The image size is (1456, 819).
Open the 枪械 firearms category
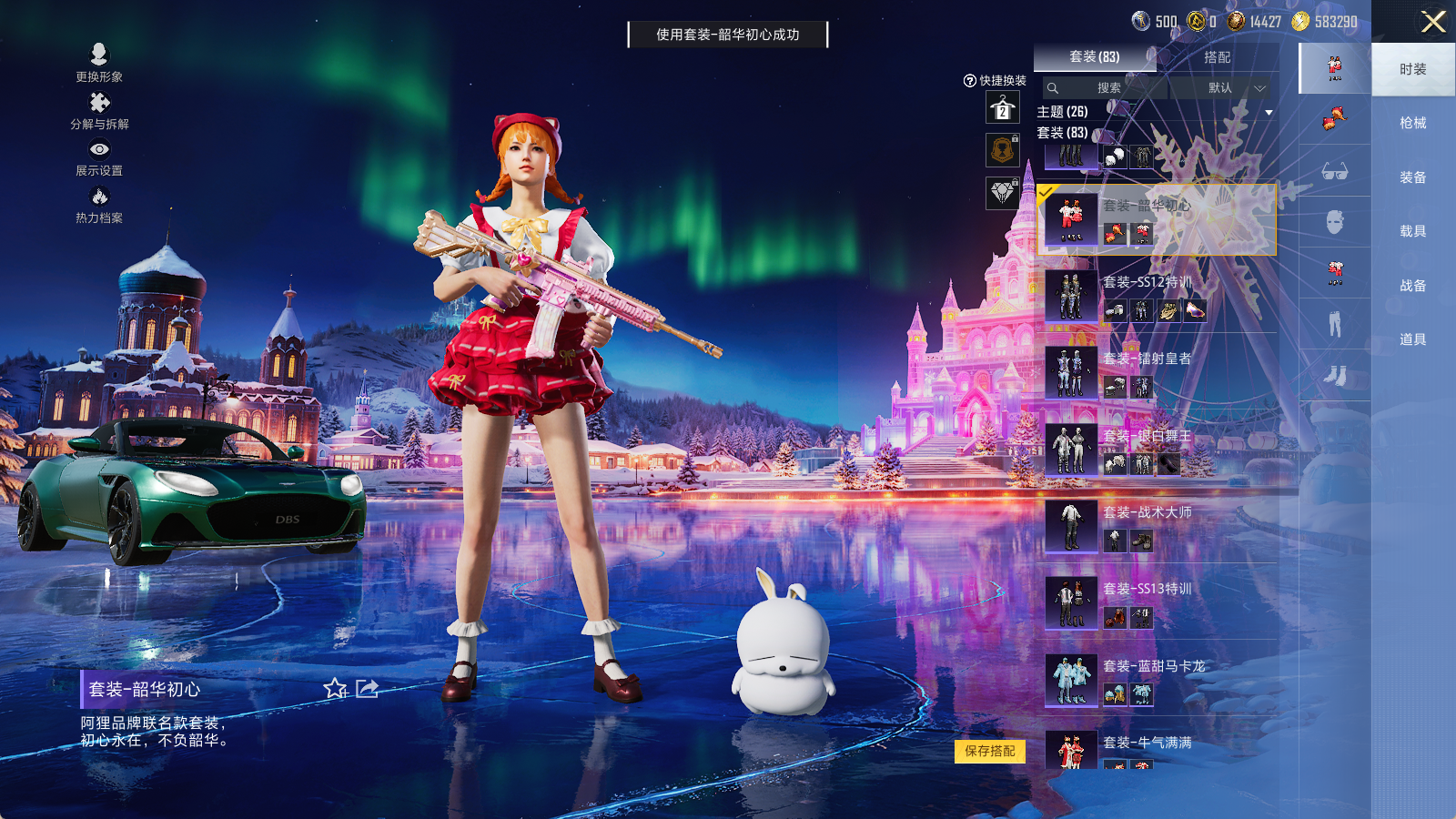pos(1412,123)
